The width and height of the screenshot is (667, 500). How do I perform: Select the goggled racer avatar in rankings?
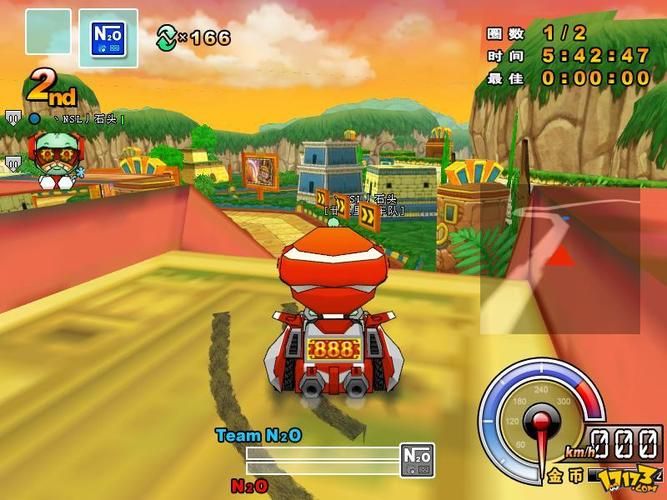[x=46, y=158]
